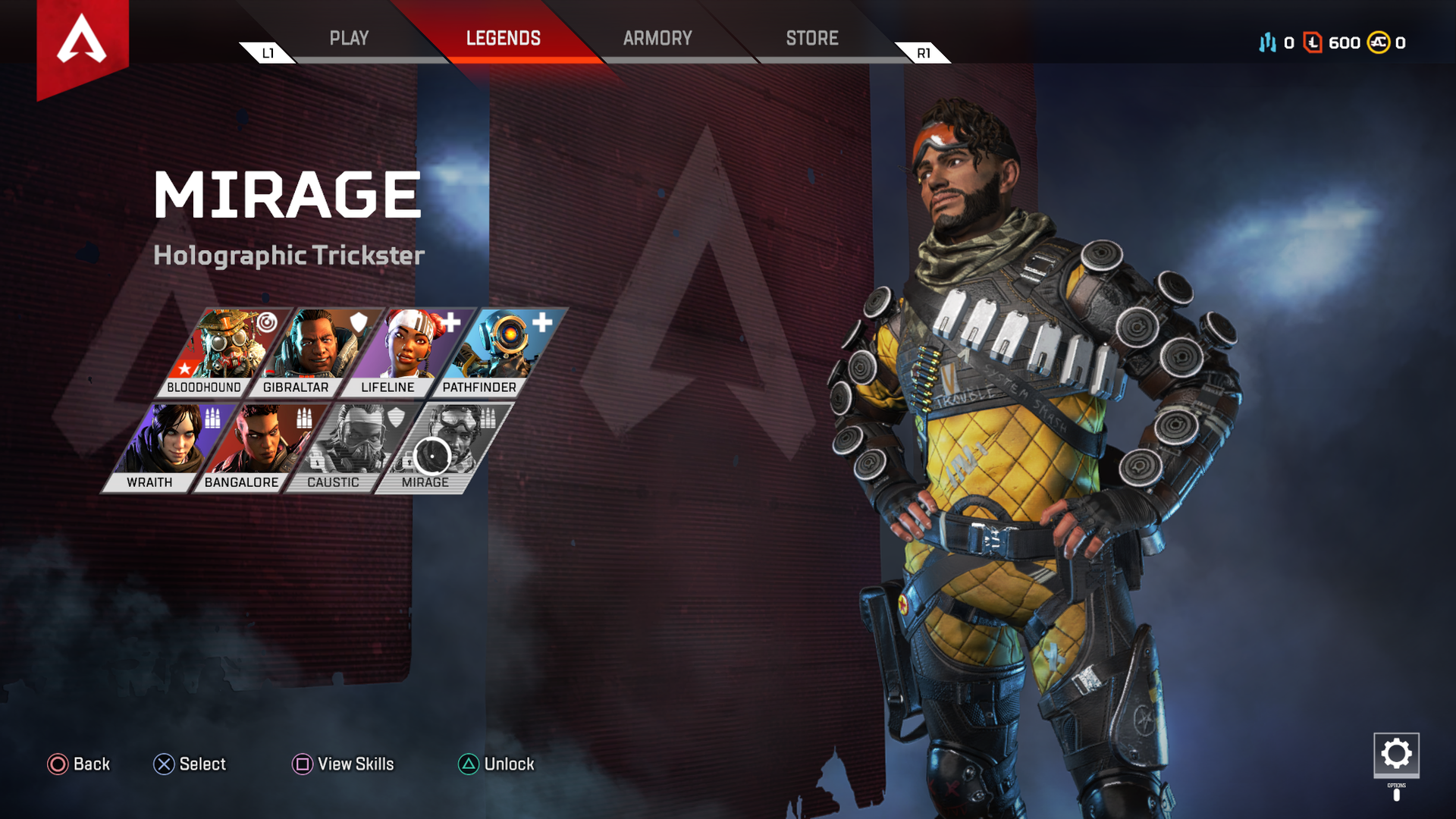
Task: View Skills for Mirage
Action: pos(344,764)
